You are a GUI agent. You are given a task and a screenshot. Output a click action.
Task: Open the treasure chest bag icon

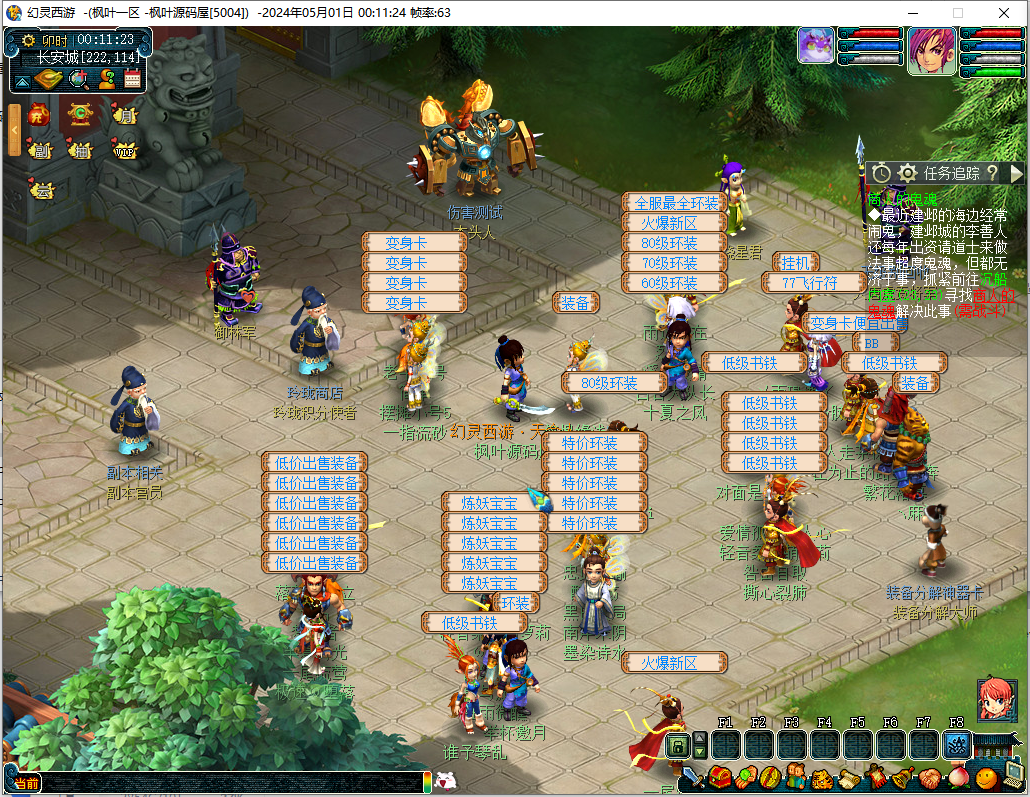click(719, 777)
